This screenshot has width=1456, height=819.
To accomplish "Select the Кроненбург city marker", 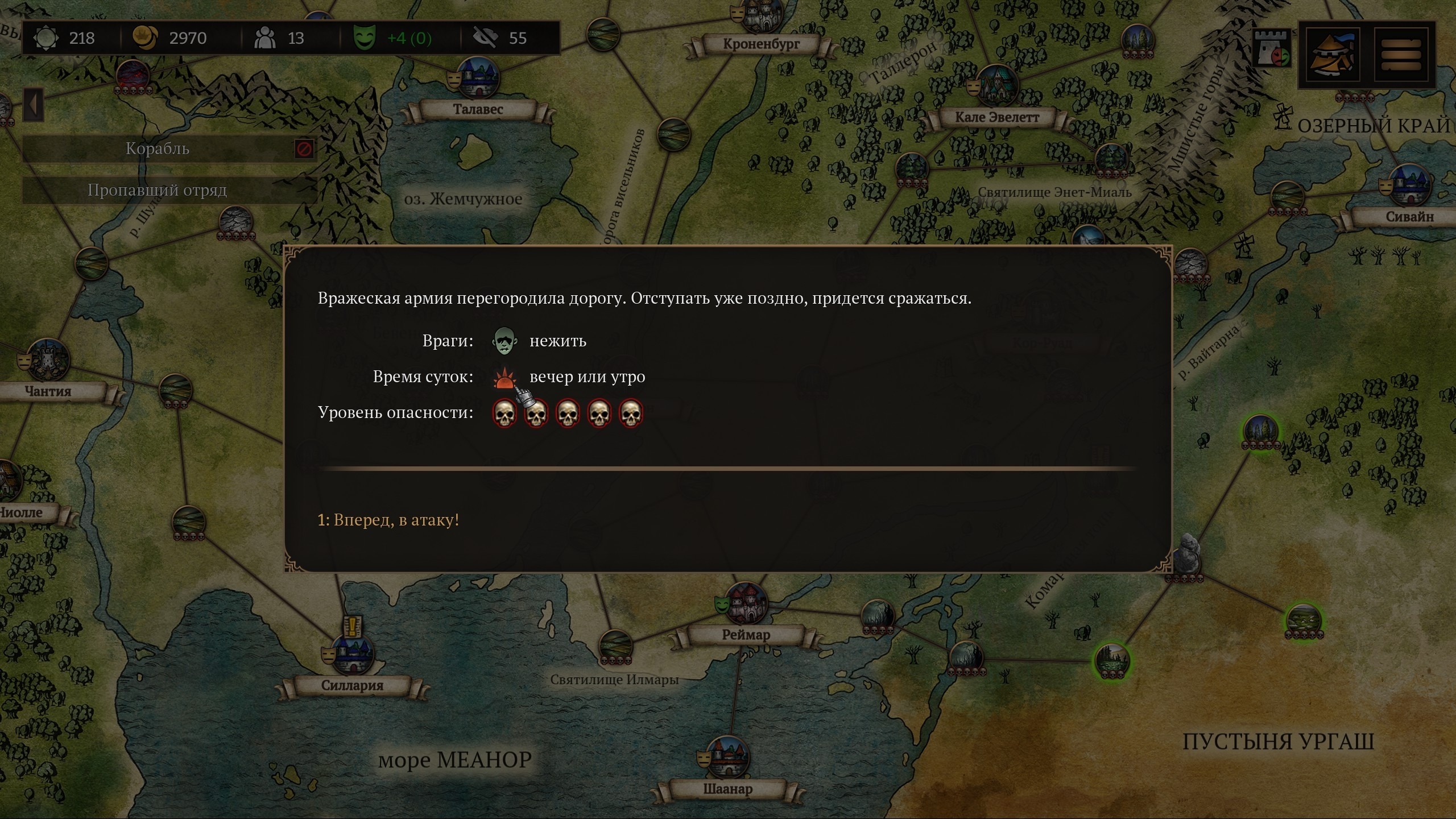I will coord(760,17).
